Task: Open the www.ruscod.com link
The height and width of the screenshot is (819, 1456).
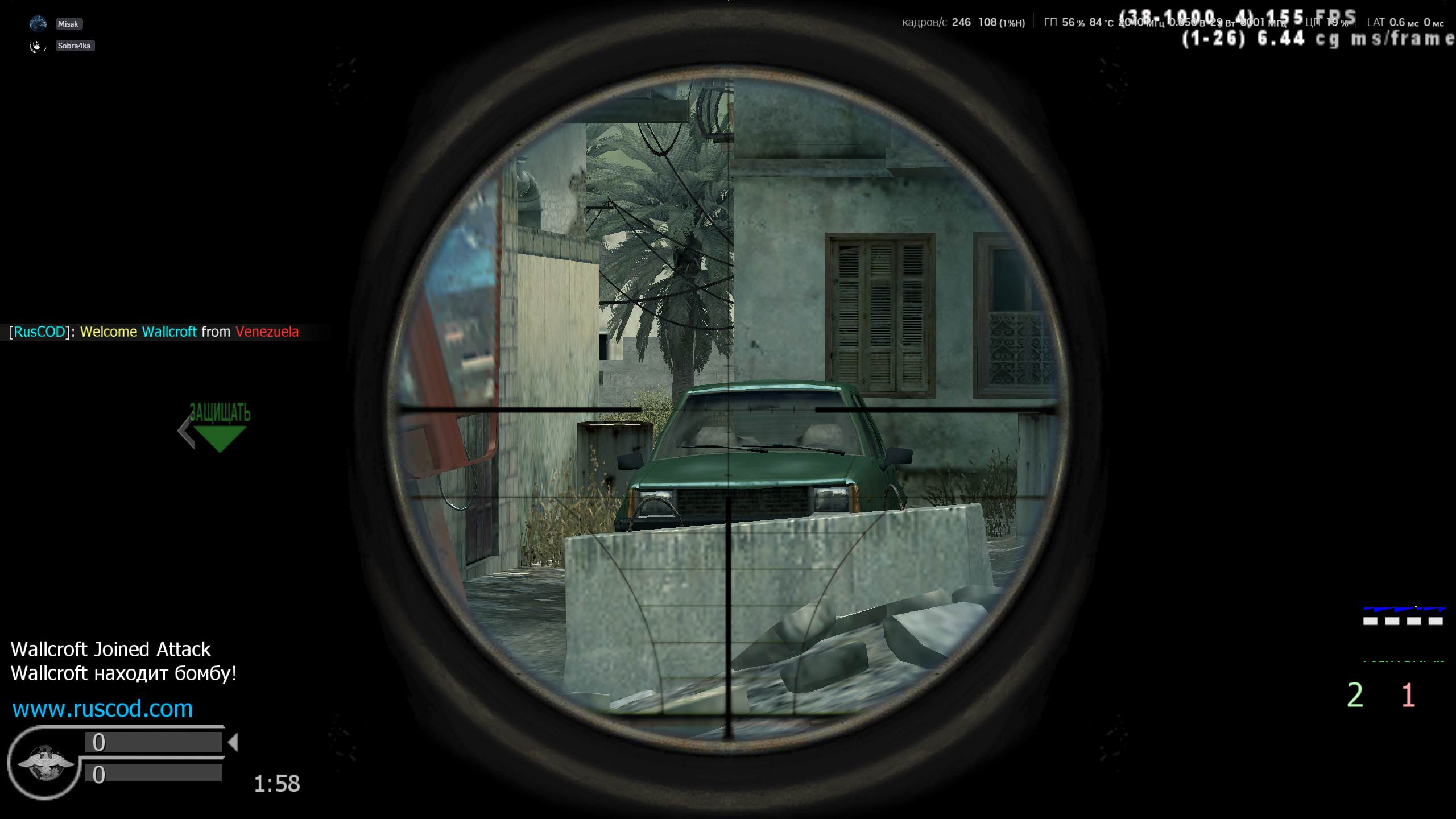Action: (x=102, y=709)
